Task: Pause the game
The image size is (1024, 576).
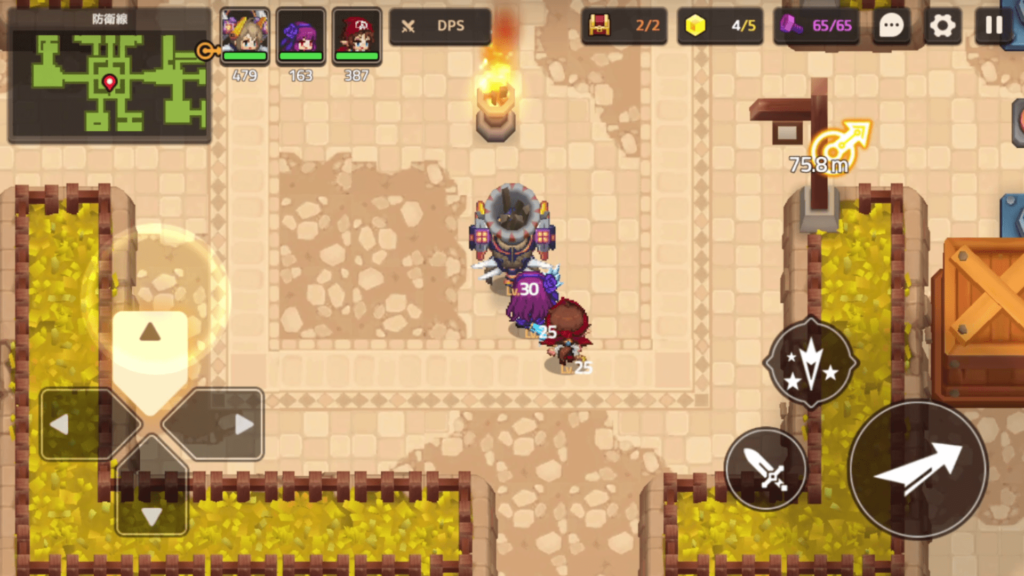Action: [993, 26]
